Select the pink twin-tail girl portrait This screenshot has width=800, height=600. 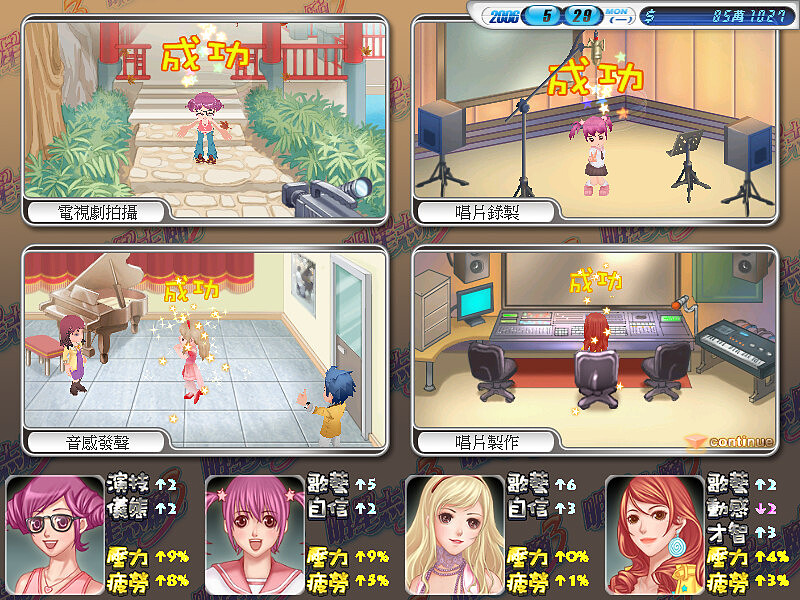(254, 535)
